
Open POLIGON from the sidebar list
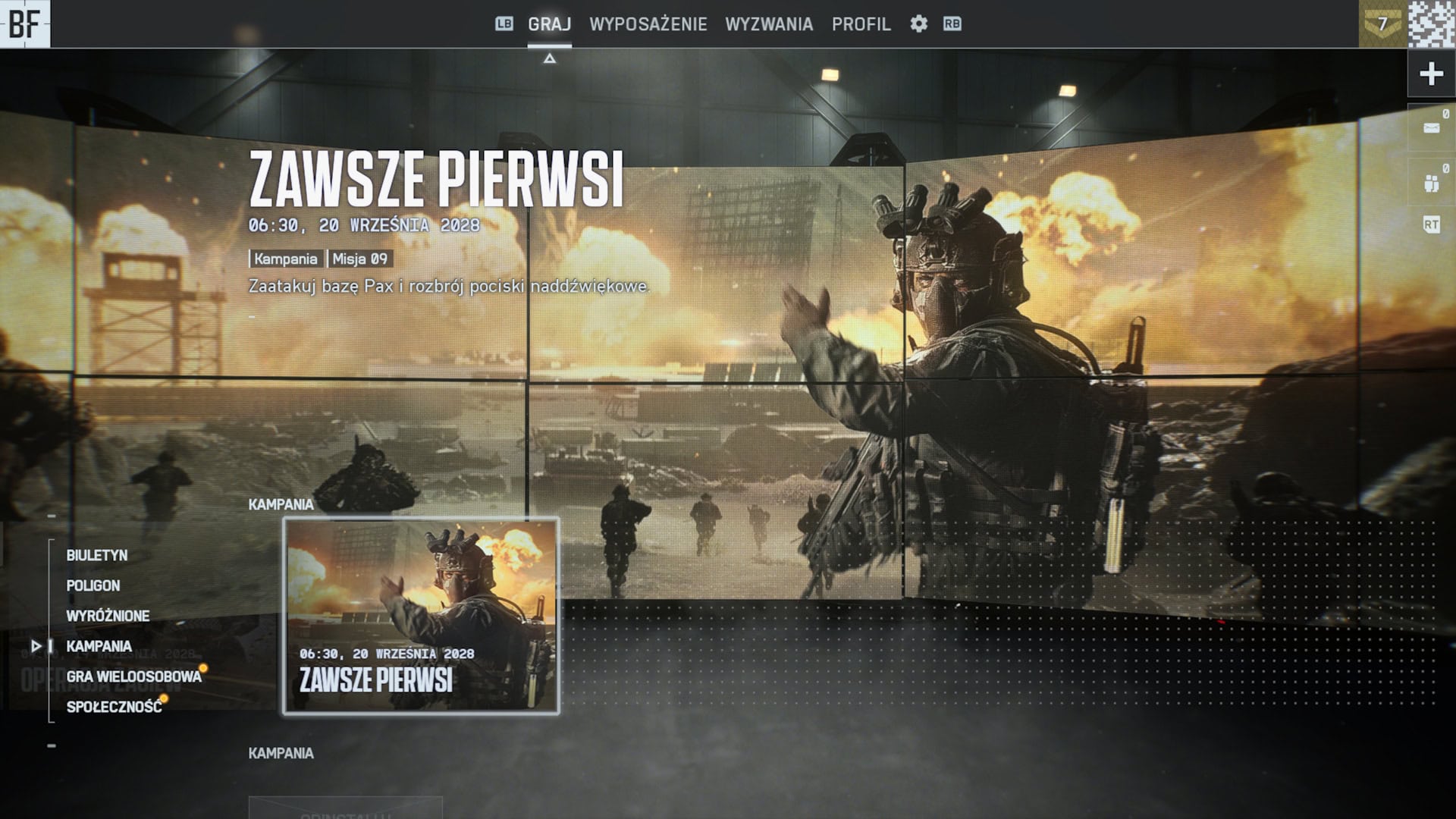tap(93, 585)
